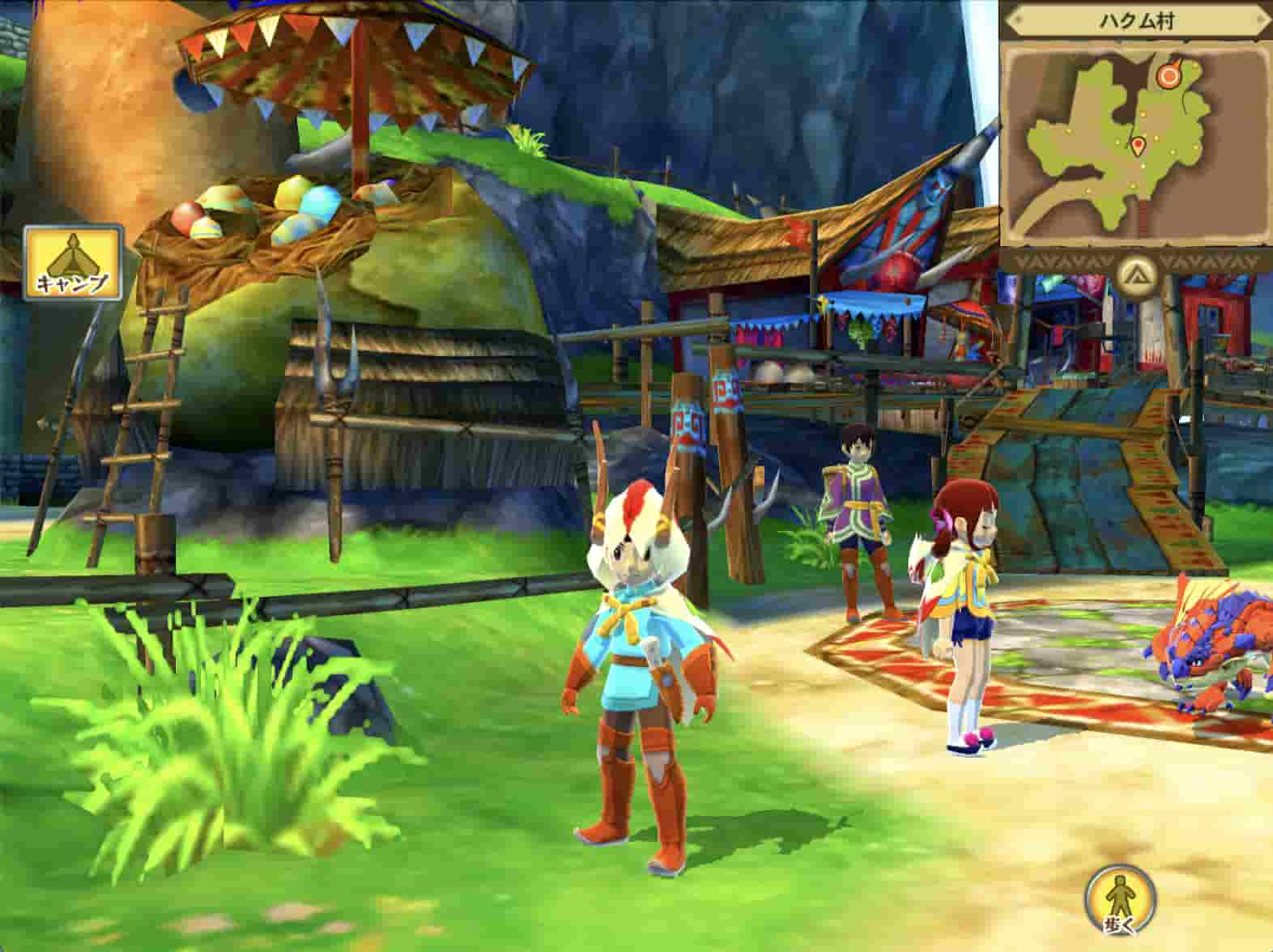The width and height of the screenshot is (1273, 952).
Task: Select the orange circle marker on the minimap
Action: point(1169,76)
